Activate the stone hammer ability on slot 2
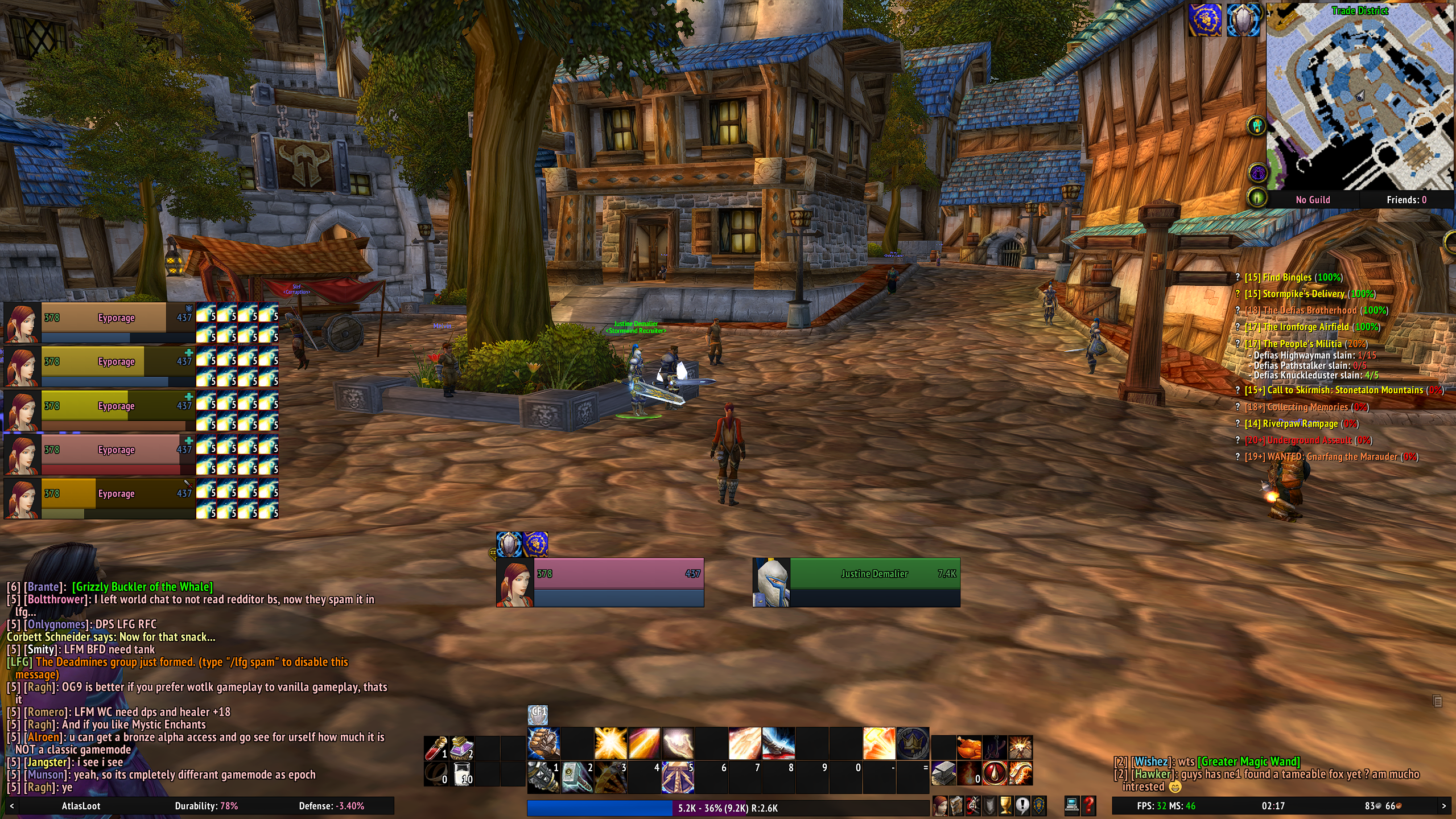This screenshot has width=1456, height=819. coord(577,777)
